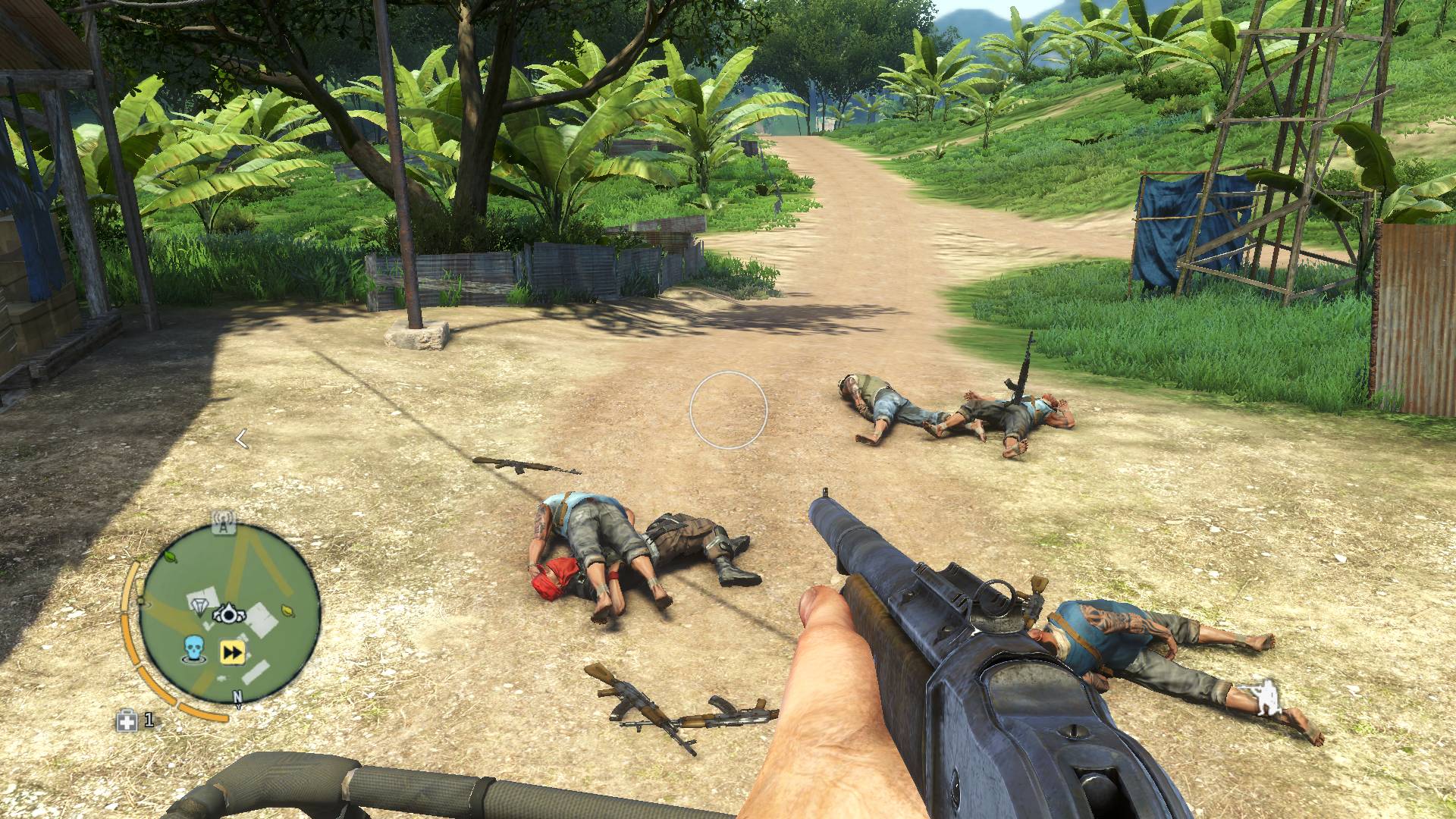Click the north compass marker on minimap
Screen dimensions: 1456x819
point(237,698)
